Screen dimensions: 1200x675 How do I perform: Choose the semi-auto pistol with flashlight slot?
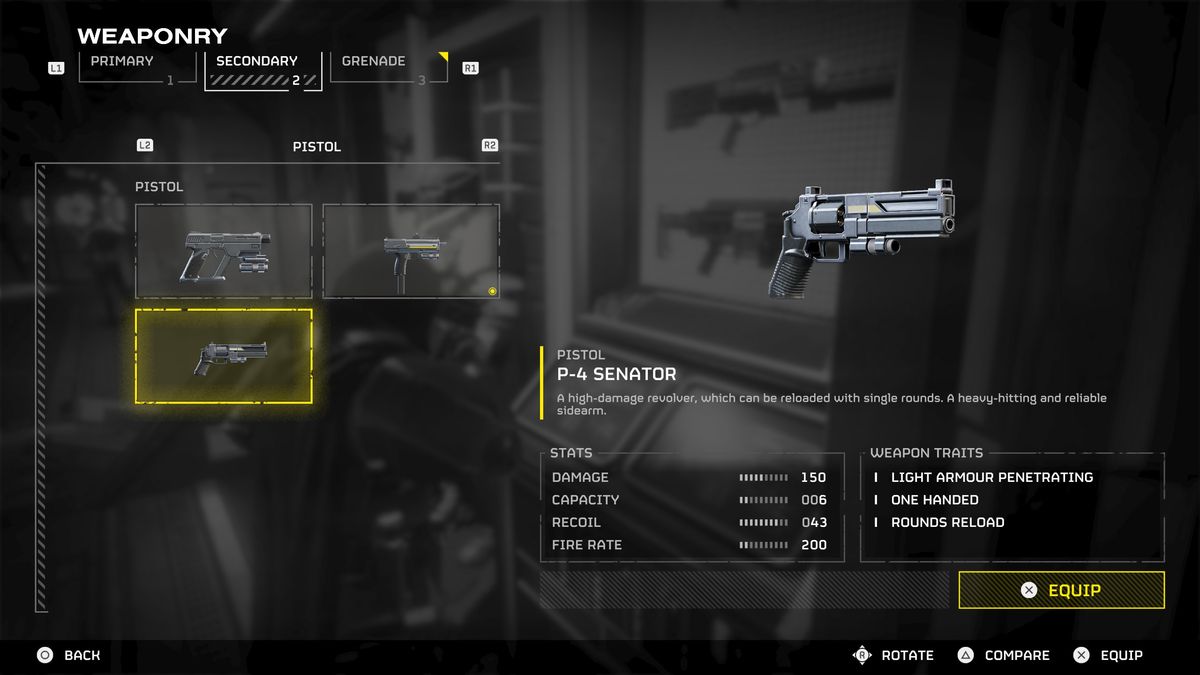[x=223, y=251]
